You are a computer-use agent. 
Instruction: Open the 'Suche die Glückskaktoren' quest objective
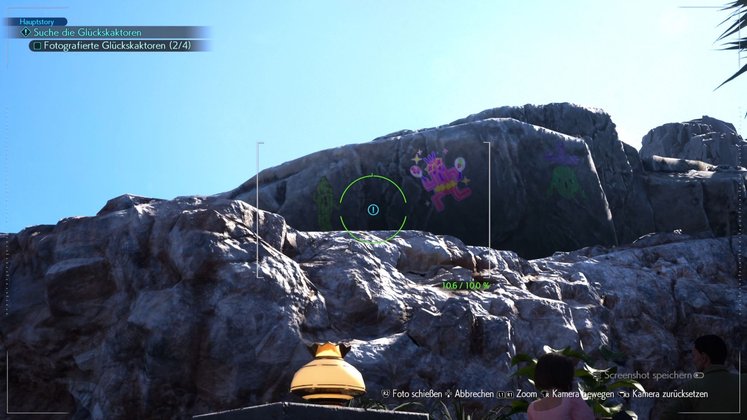coord(88,33)
